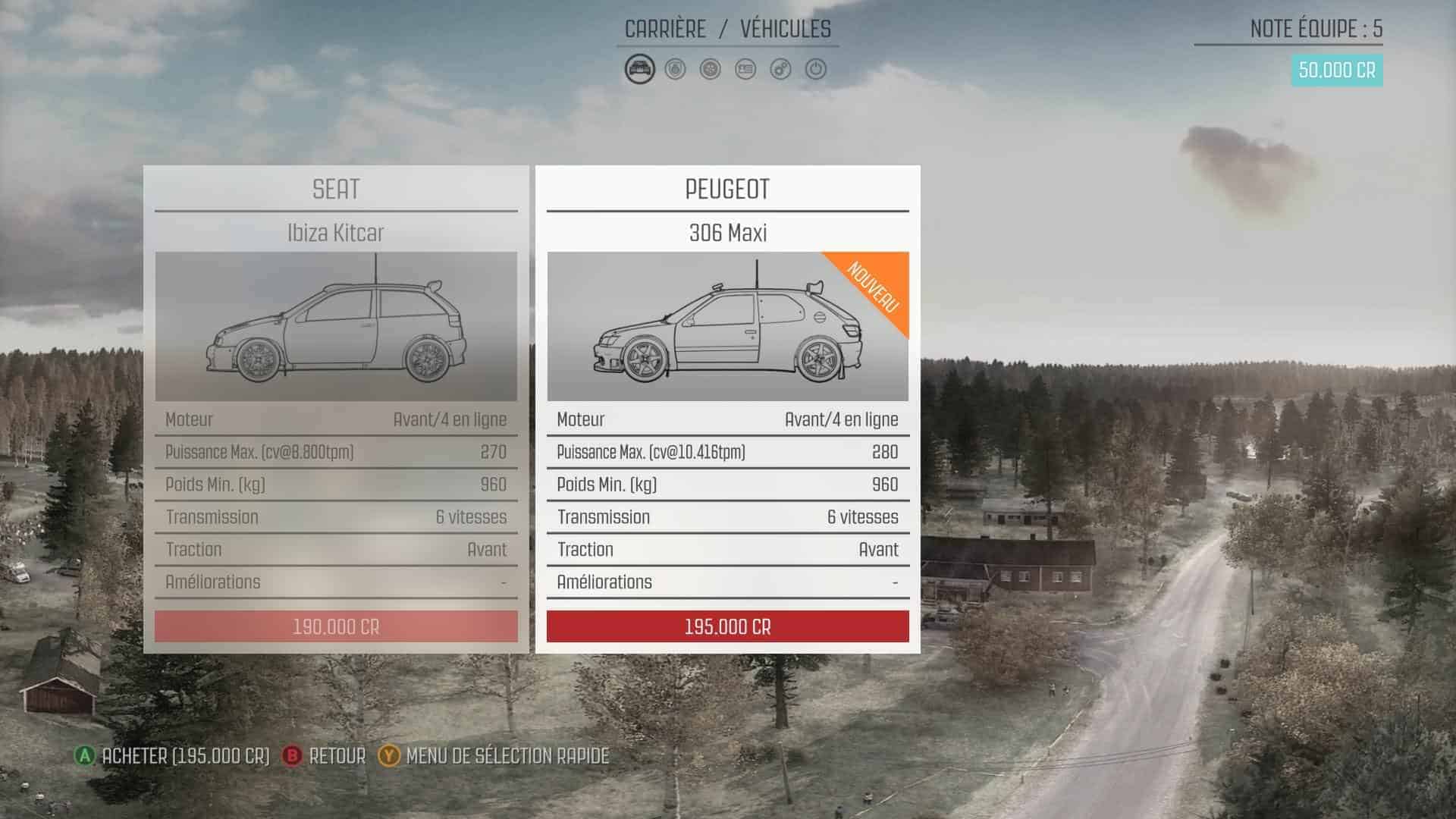Buy the Peugeot for 195.000 CR
The image size is (1456, 819).
coord(727,627)
